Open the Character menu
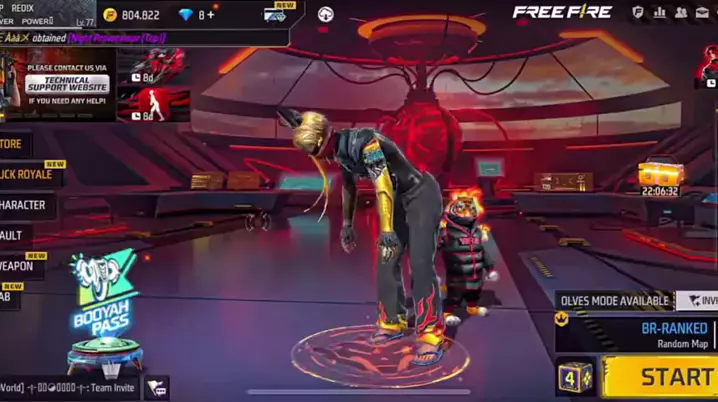The width and height of the screenshot is (718, 402). coord(25,205)
